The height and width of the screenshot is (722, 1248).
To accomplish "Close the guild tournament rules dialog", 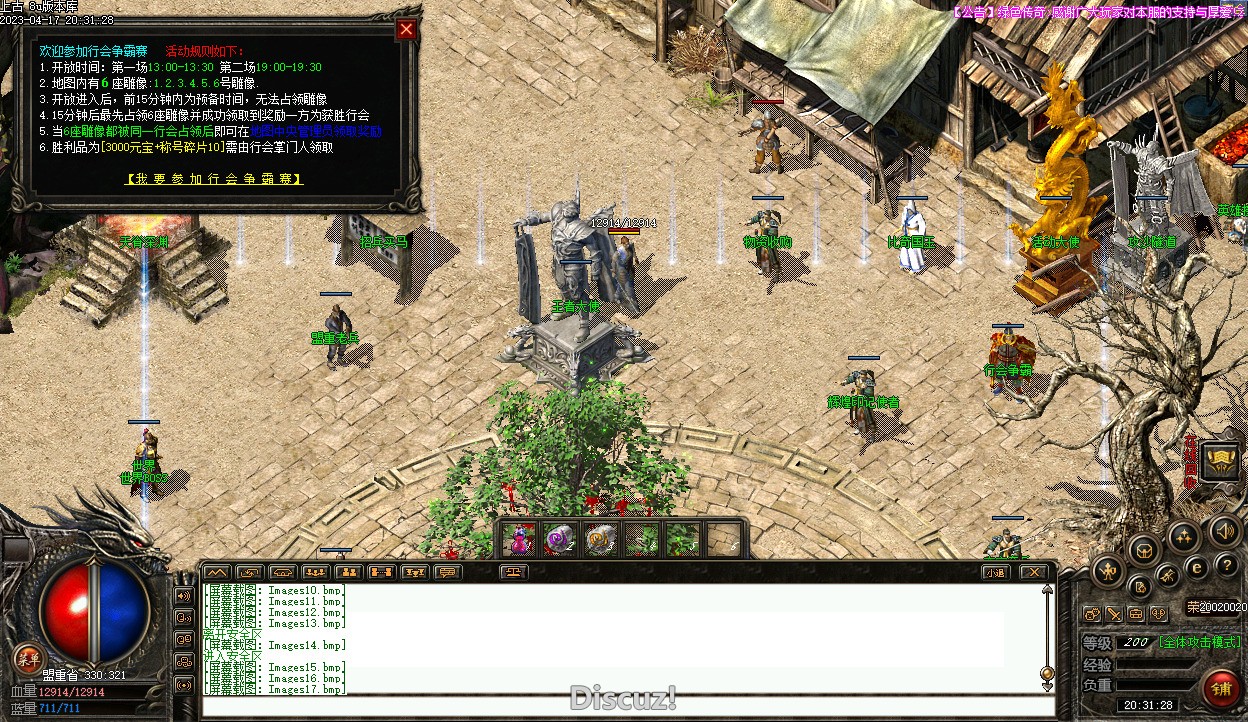I will click(406, 30).
